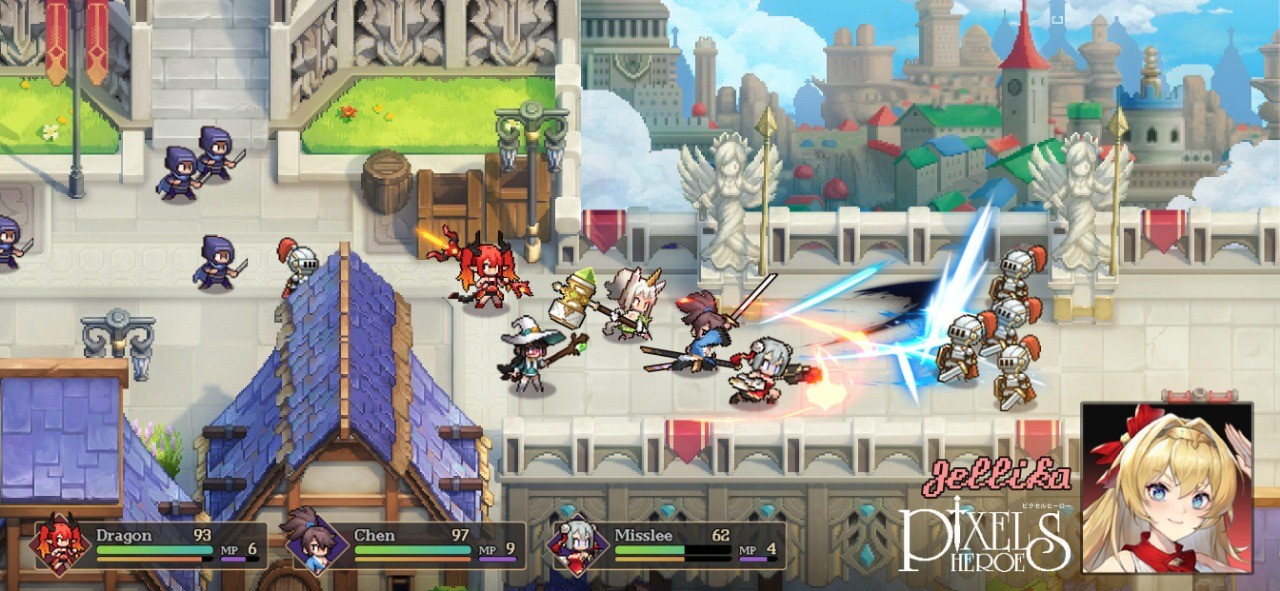Open the Jellika character portrait
The height and width of the screenshot is (591, 1280).
coord(1166,487)
